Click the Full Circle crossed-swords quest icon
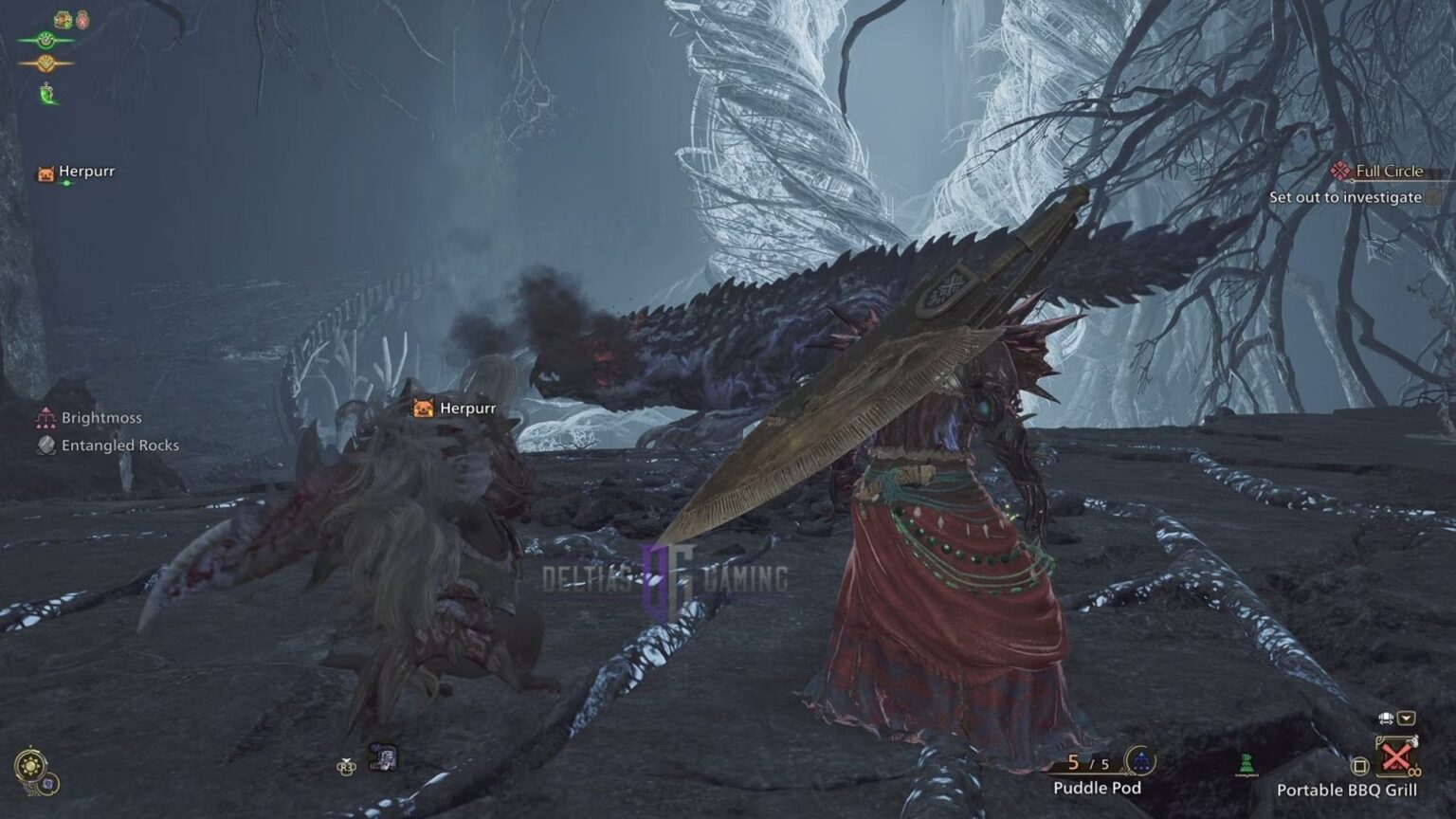Viewport: 1456px width, 819px height. click(1340, 171)
